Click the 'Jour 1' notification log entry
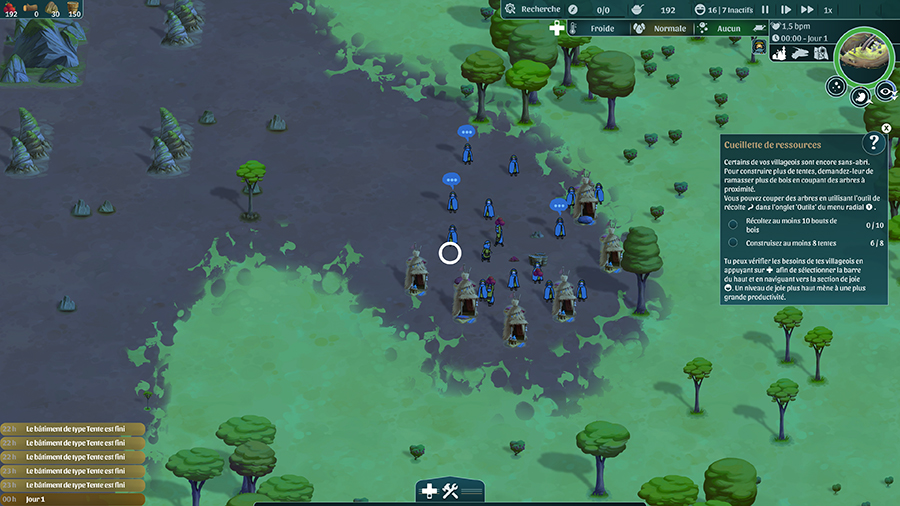 tap(72, 499)
